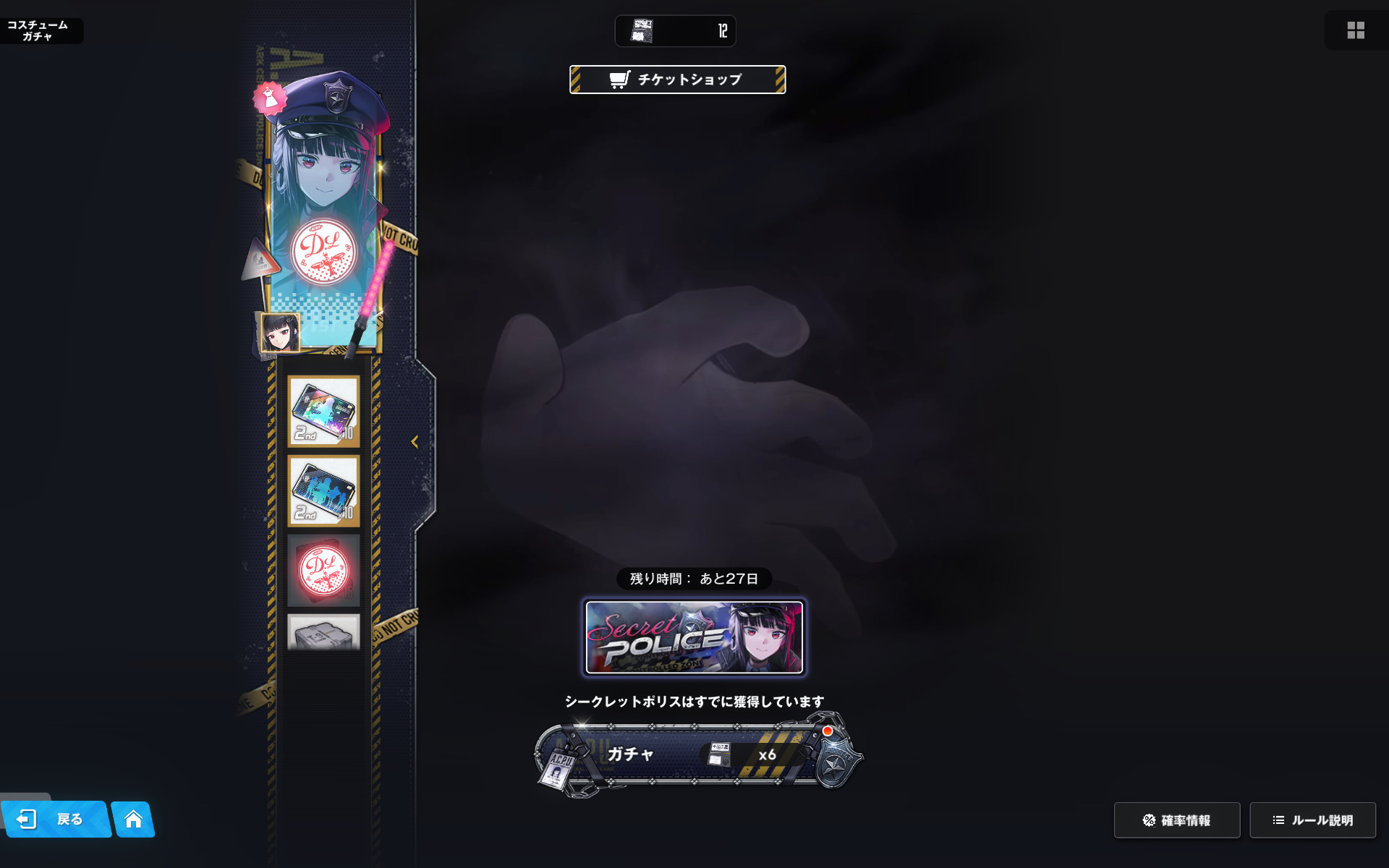Select the blue ticket x10 reward
Viewport: 1389px width, 868px height.
tap(323, 491)
